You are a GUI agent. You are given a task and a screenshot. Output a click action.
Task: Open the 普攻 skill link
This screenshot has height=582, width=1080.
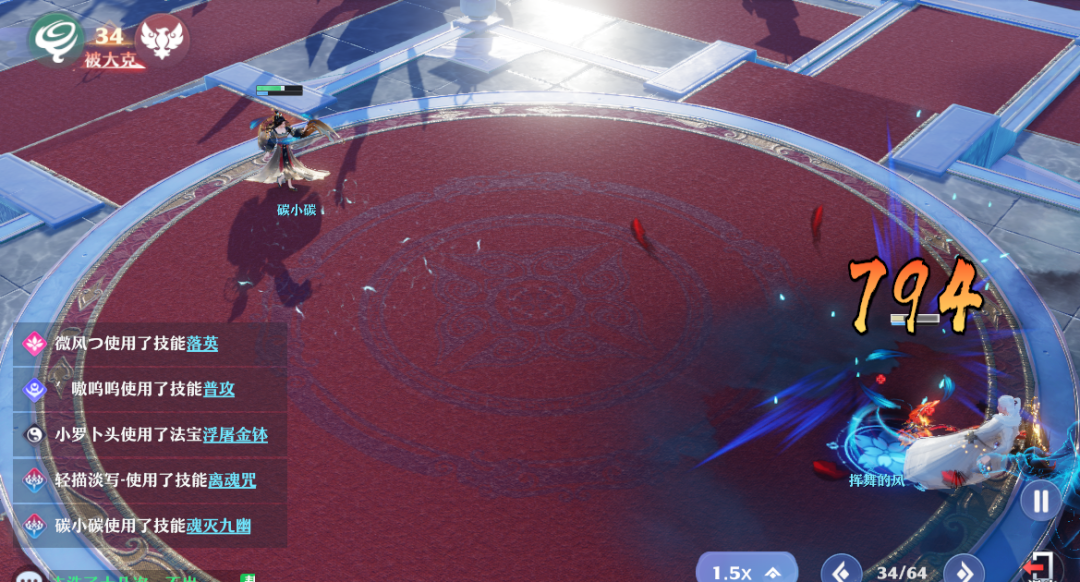219,388
